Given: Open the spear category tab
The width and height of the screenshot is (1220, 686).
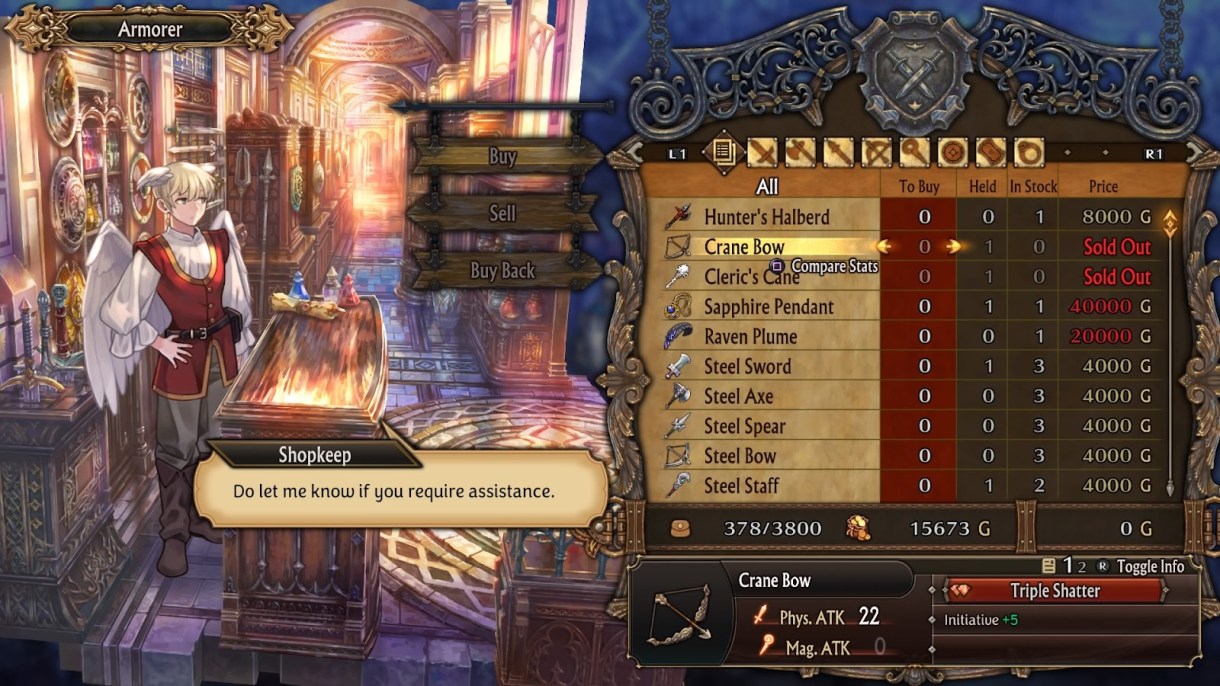Looking at the screenshot, I should pos(840,153).
